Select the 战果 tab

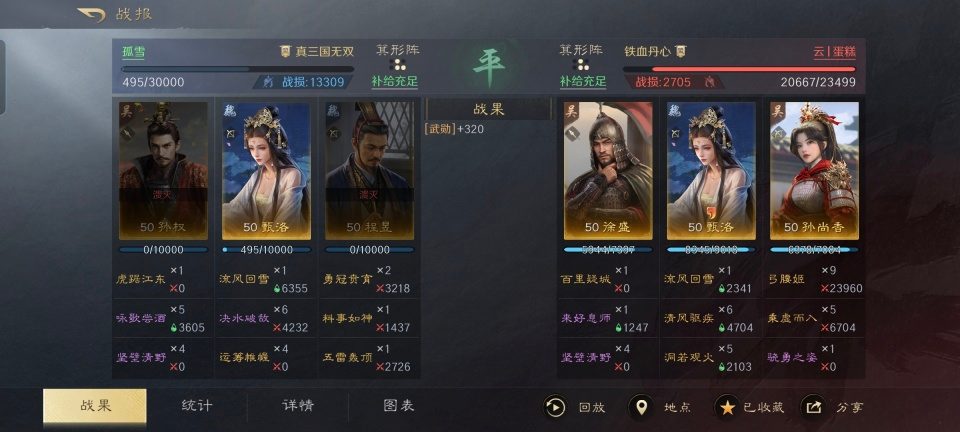tap(95, 405)
